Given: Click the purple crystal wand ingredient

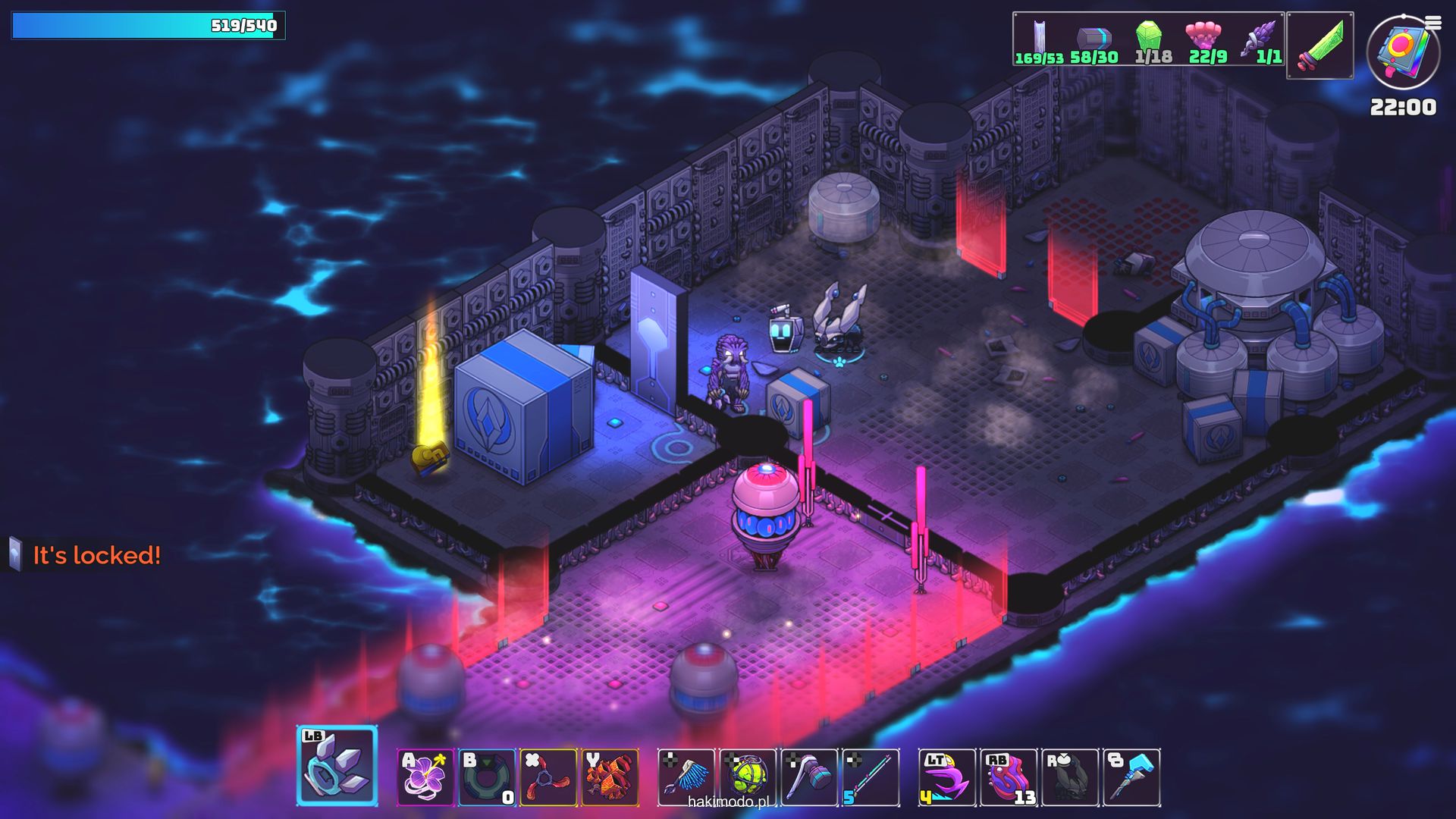Looking at the screenshot, I should tap(1260, 38).
